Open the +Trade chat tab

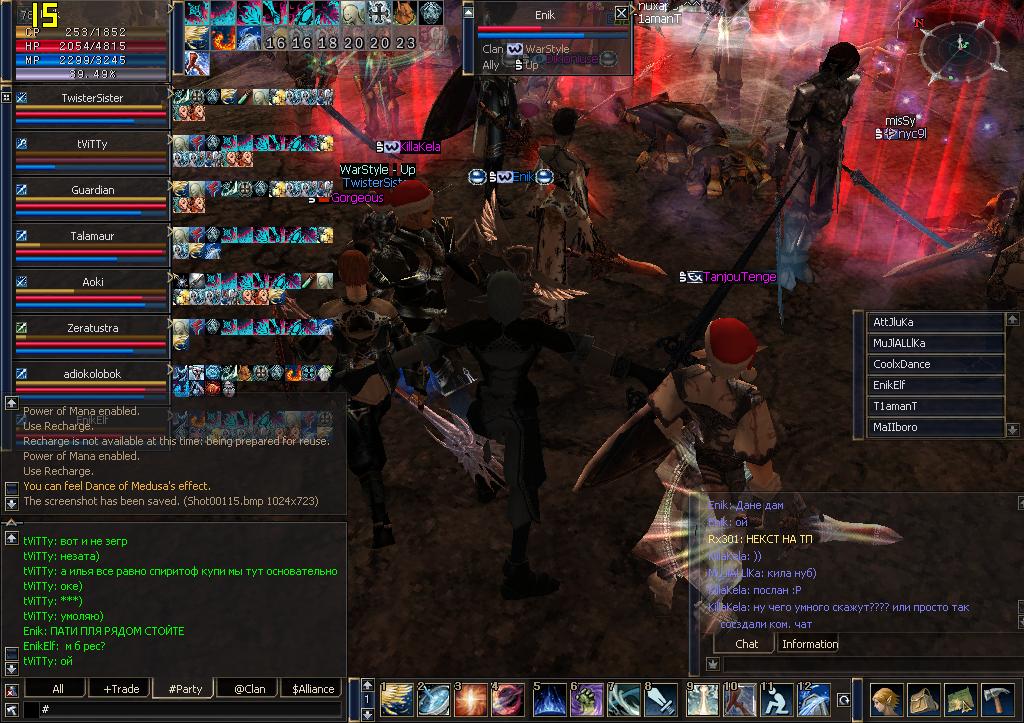pyautogui.click(x=121, y=688)
